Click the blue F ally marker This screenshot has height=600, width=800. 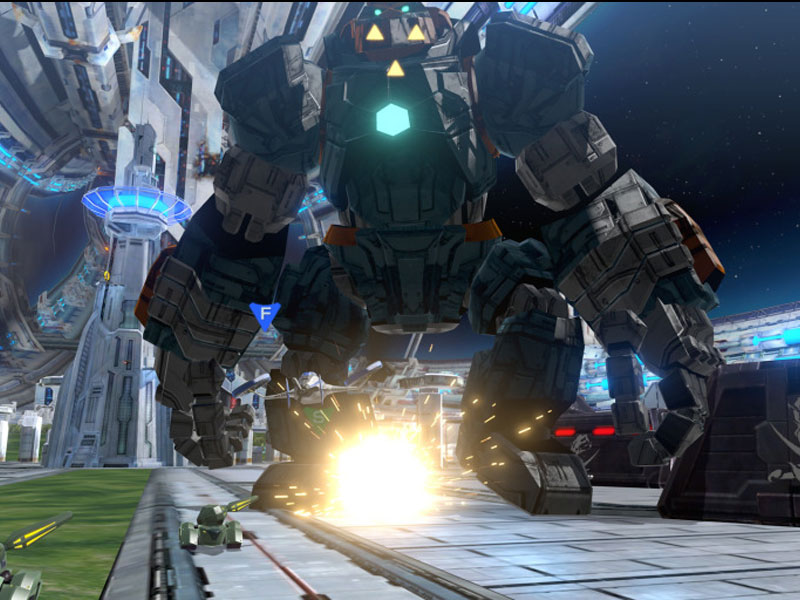pyautogui.click(x=264, y=315)
